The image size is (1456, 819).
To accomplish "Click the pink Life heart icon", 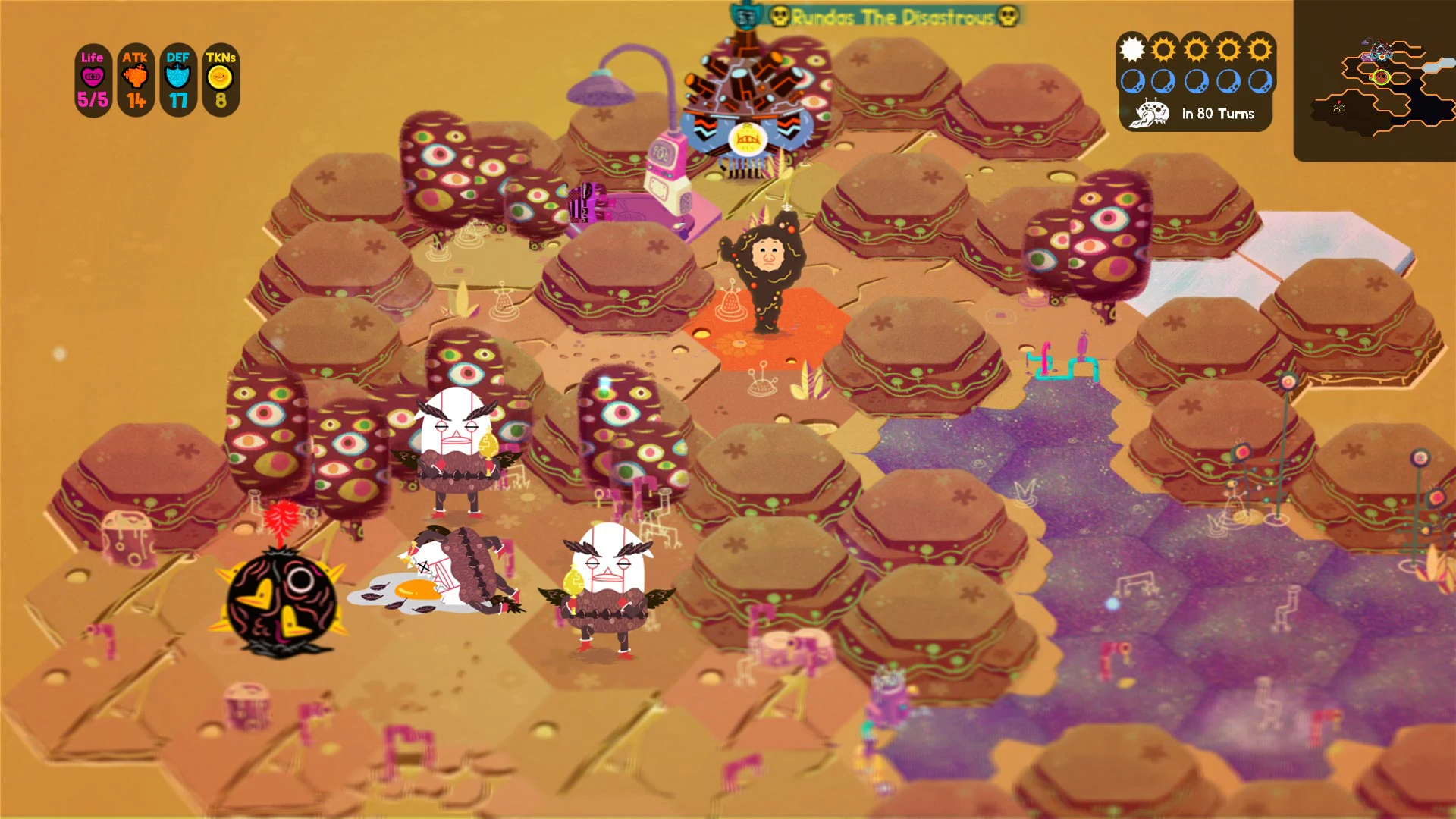I will [x=93, y=75].
